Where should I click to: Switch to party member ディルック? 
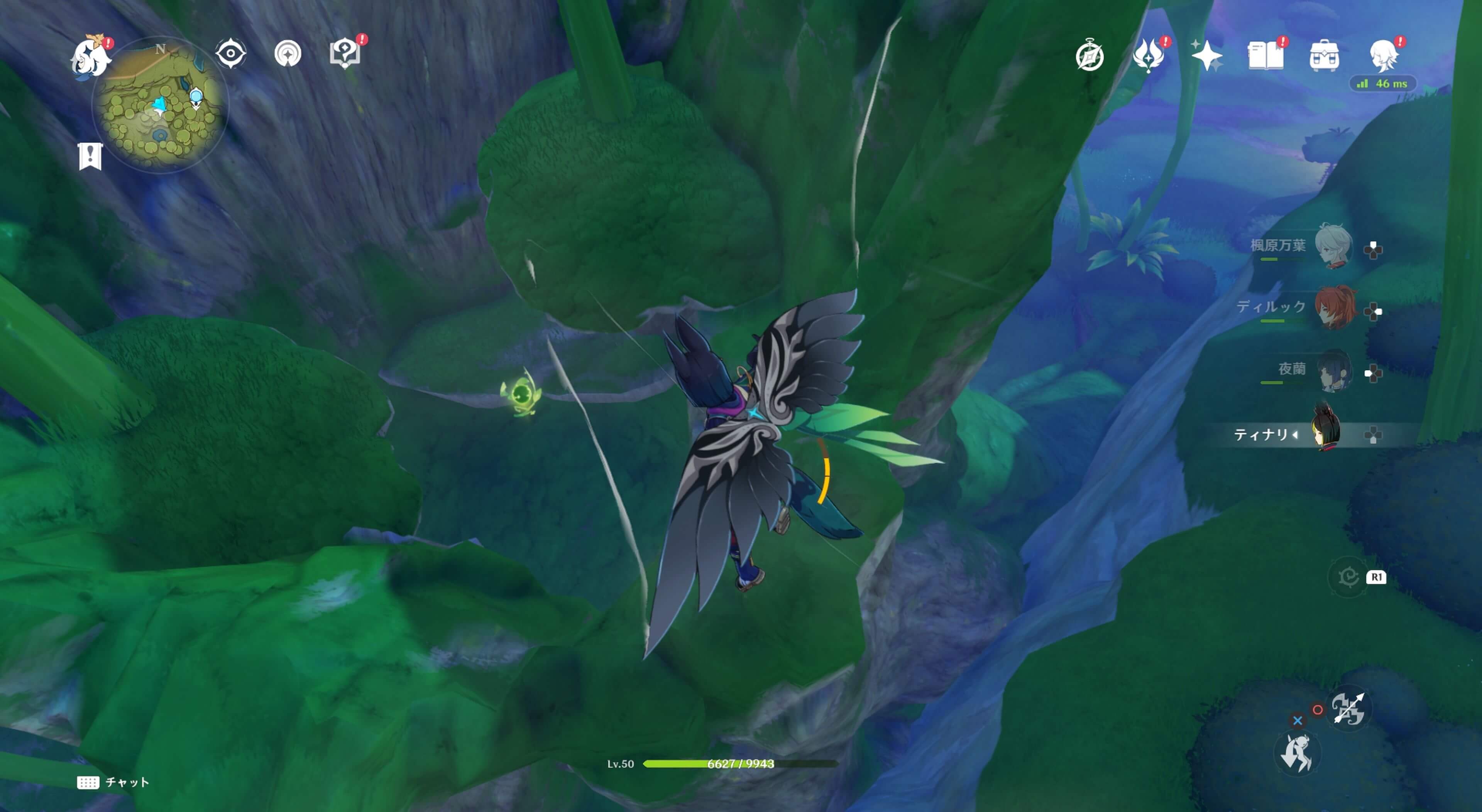(1334, 308)
